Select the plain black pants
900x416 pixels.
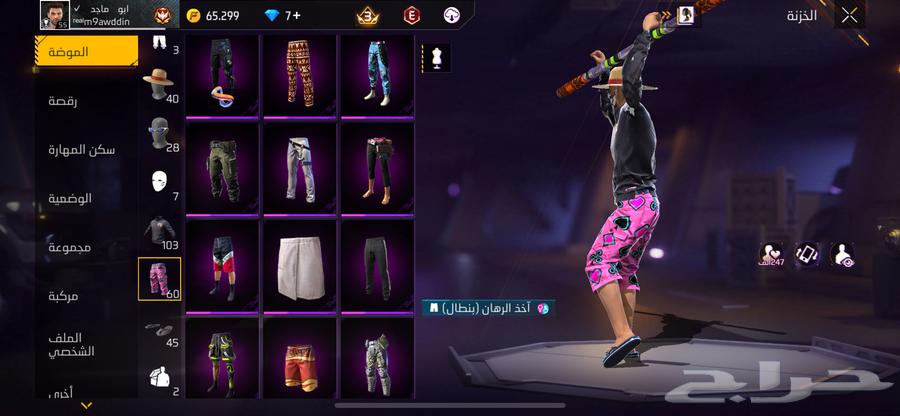tap(377, 263)
